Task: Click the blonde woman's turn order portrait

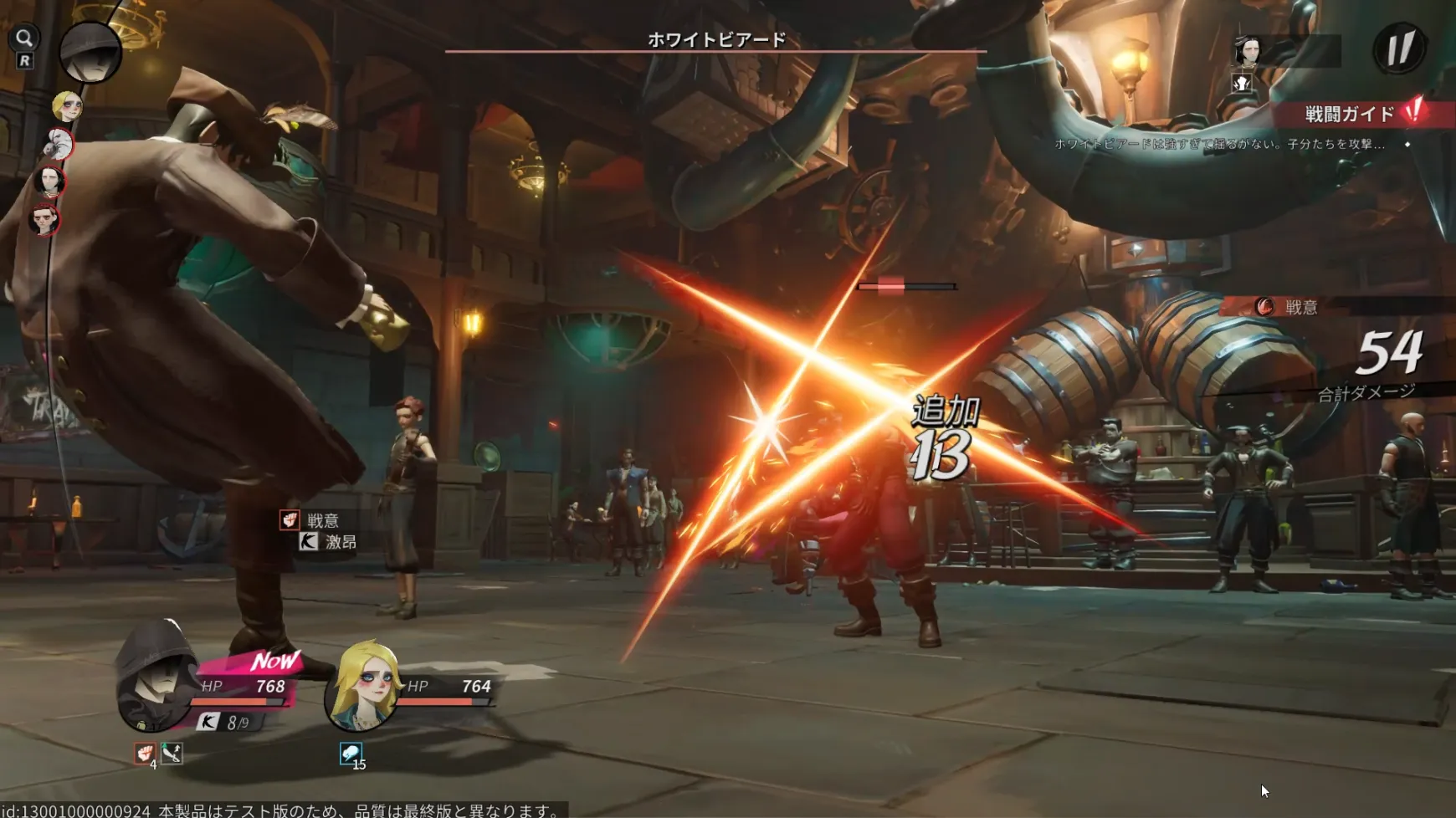Action: [66, 106]
